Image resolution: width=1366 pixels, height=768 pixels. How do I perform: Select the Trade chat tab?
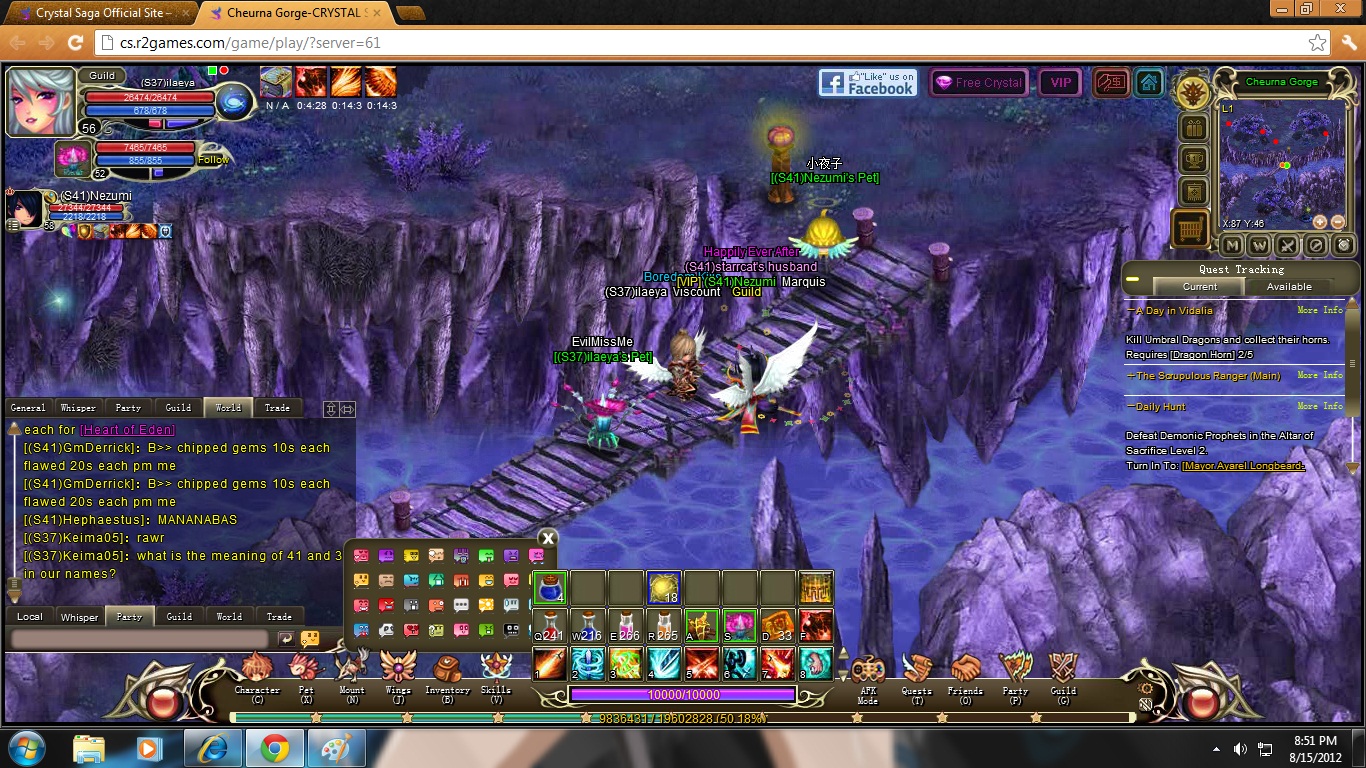point(277,407)
